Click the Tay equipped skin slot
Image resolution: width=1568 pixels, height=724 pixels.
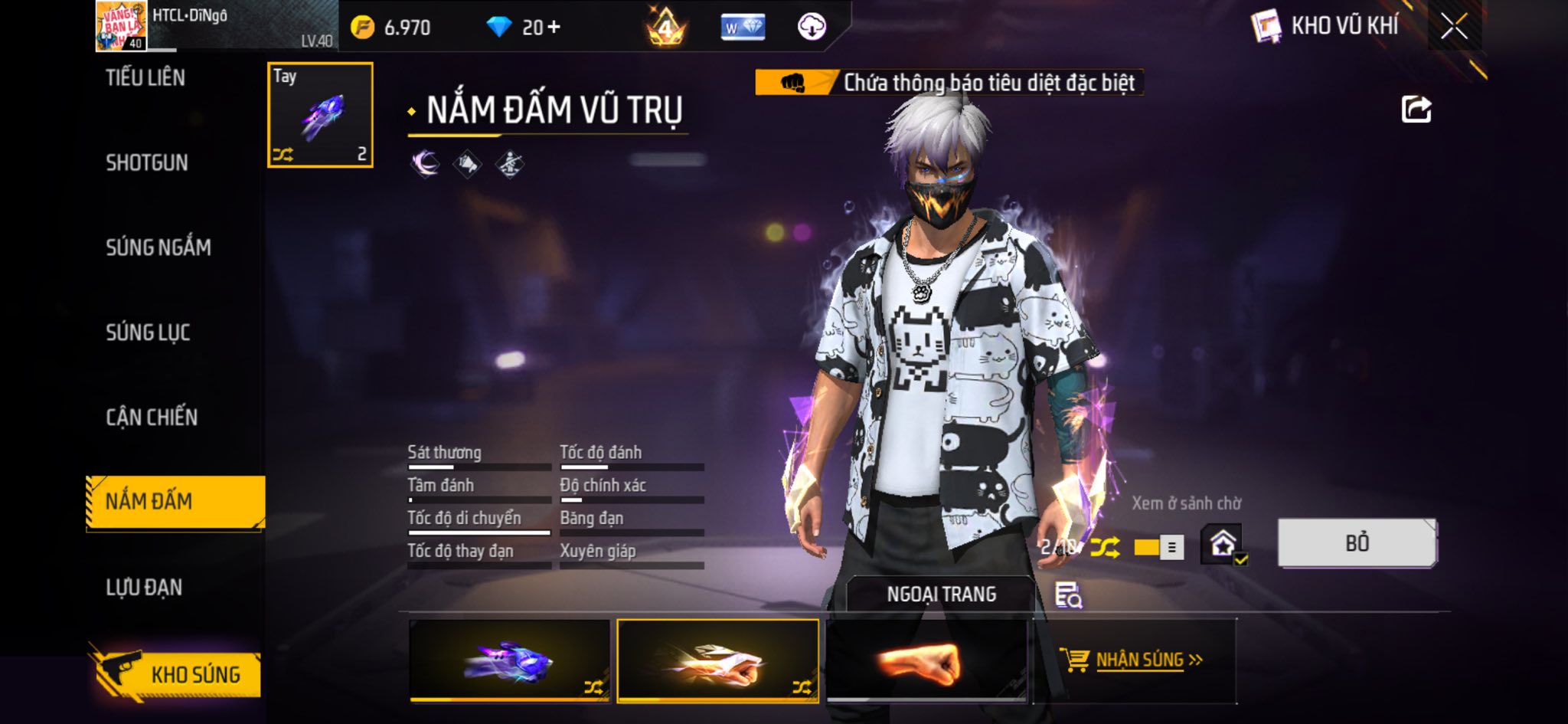point(320,115)
